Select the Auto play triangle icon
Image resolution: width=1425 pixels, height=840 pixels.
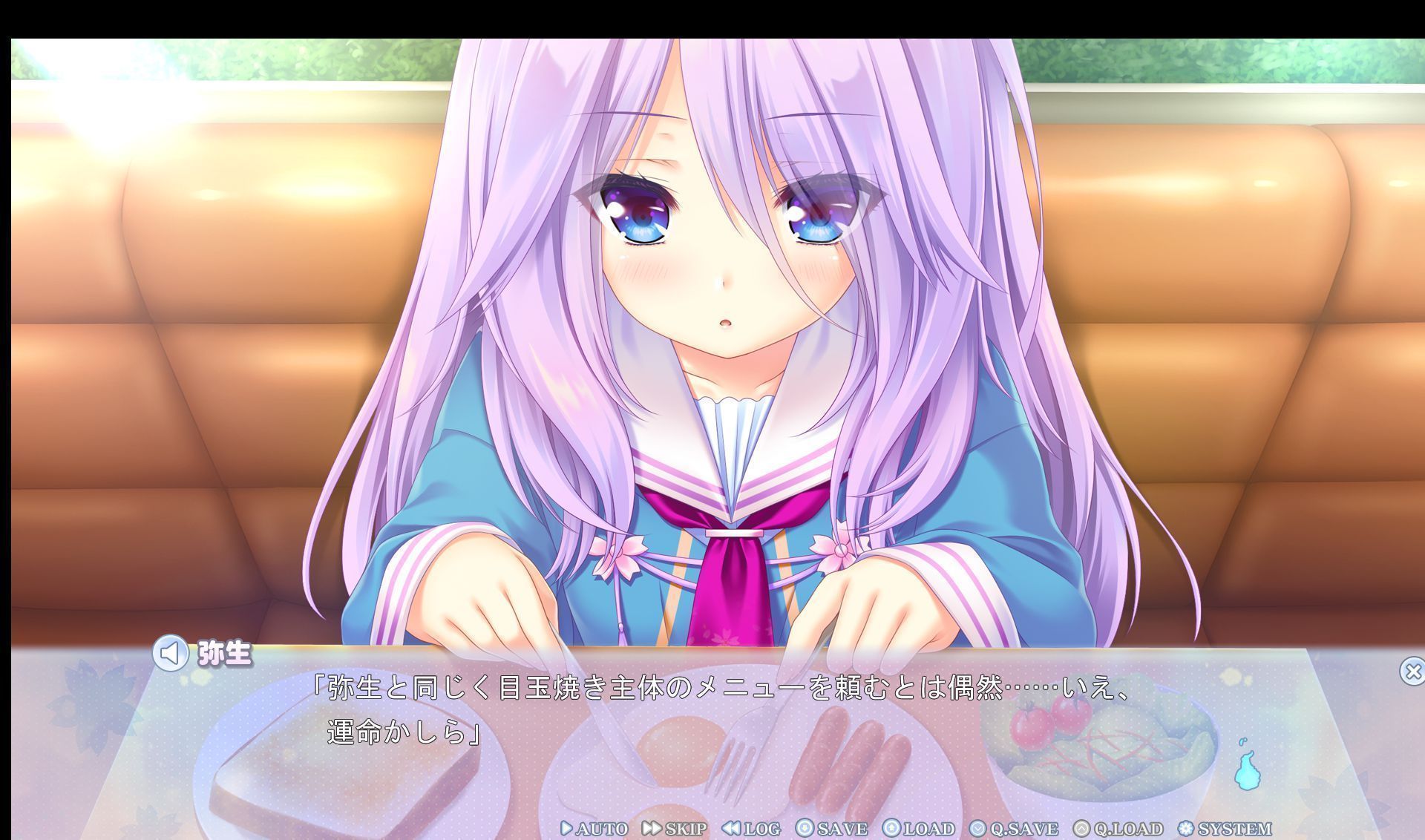click(566, 828)
